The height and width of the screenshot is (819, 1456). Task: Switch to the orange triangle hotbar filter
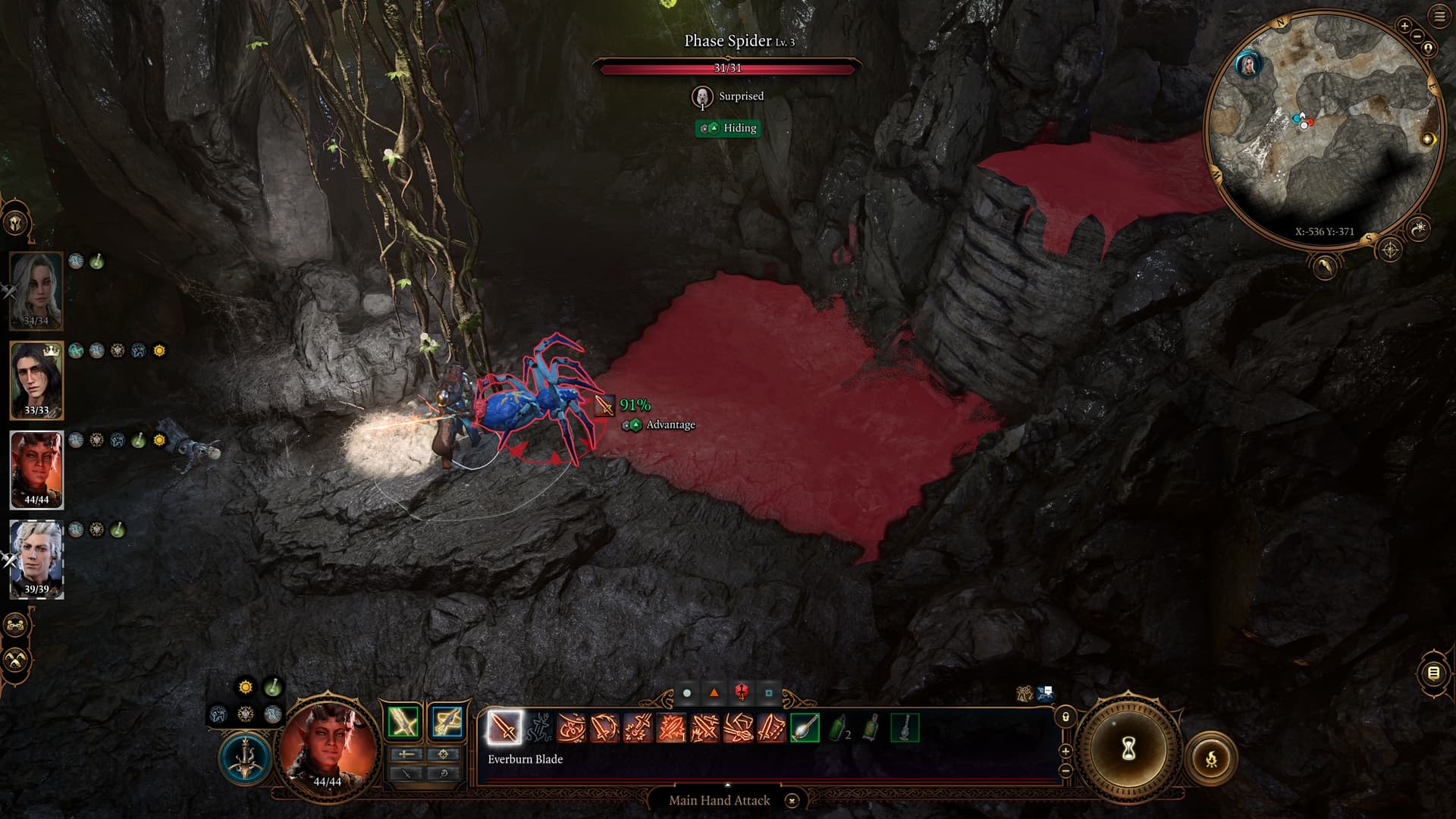(x=714, y=693)
